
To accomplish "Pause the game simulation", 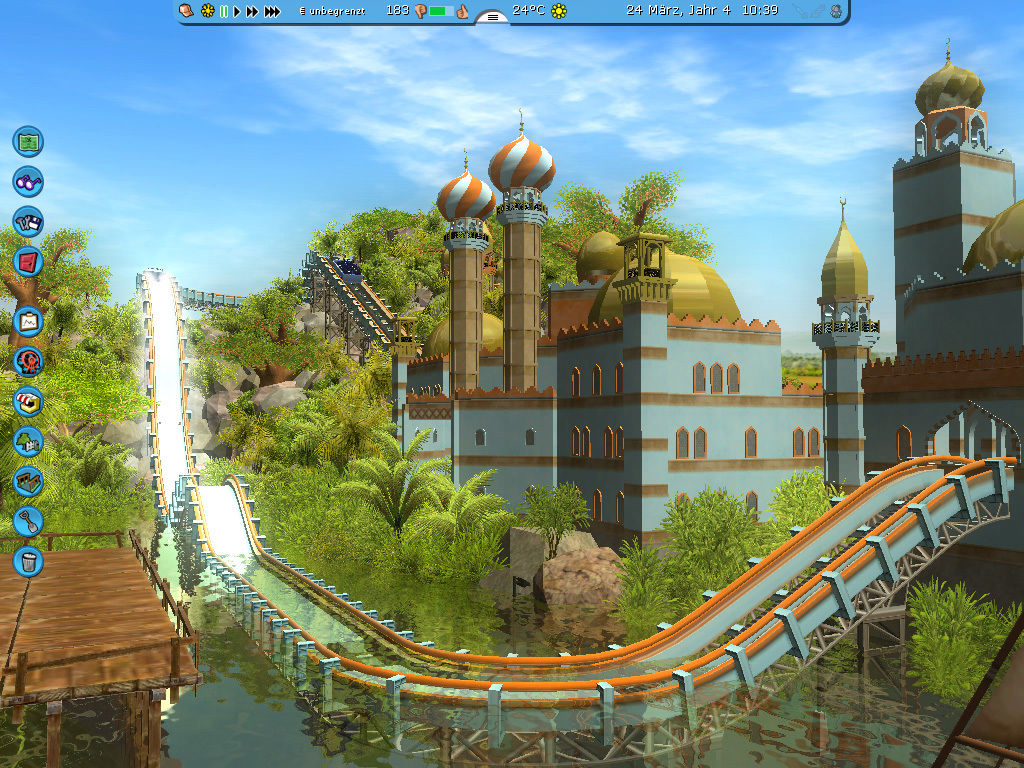I will (224, 11).
